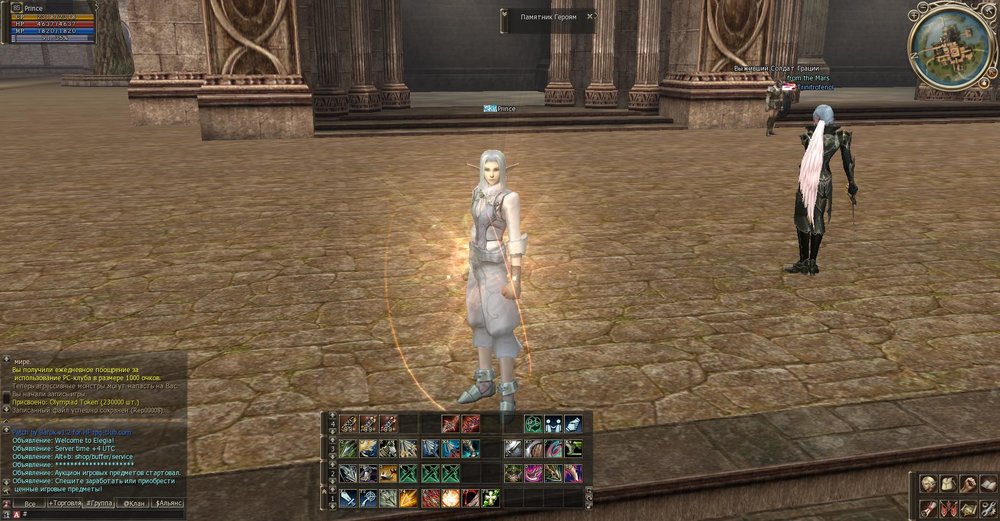The image size is (1000, 521).
Task: Click the chat message input field
Action: pyautogui.click(x=100, y=515)
